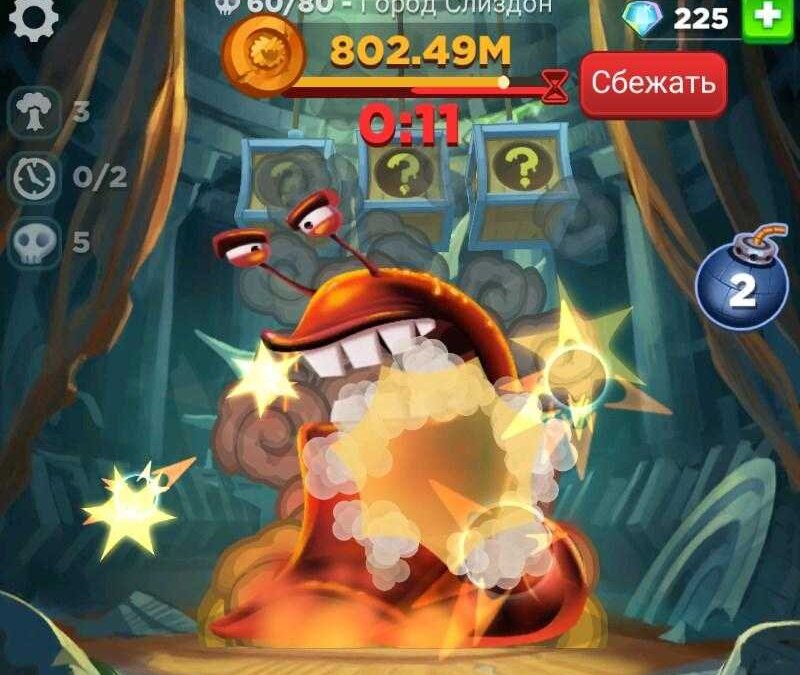Screen dimensions: 800x675
Task: Tap the red Сбежать escape button
Action: coord(652,84)
